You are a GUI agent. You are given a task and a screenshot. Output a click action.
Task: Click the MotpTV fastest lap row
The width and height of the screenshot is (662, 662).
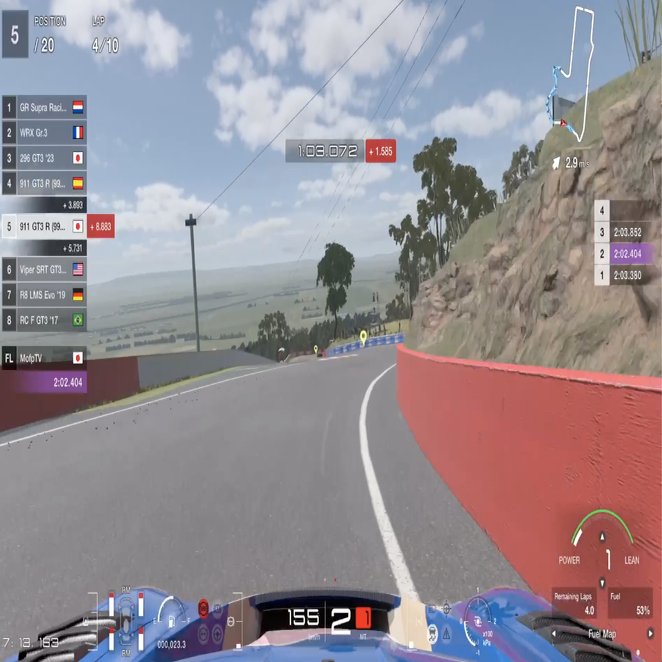(45, 357)
